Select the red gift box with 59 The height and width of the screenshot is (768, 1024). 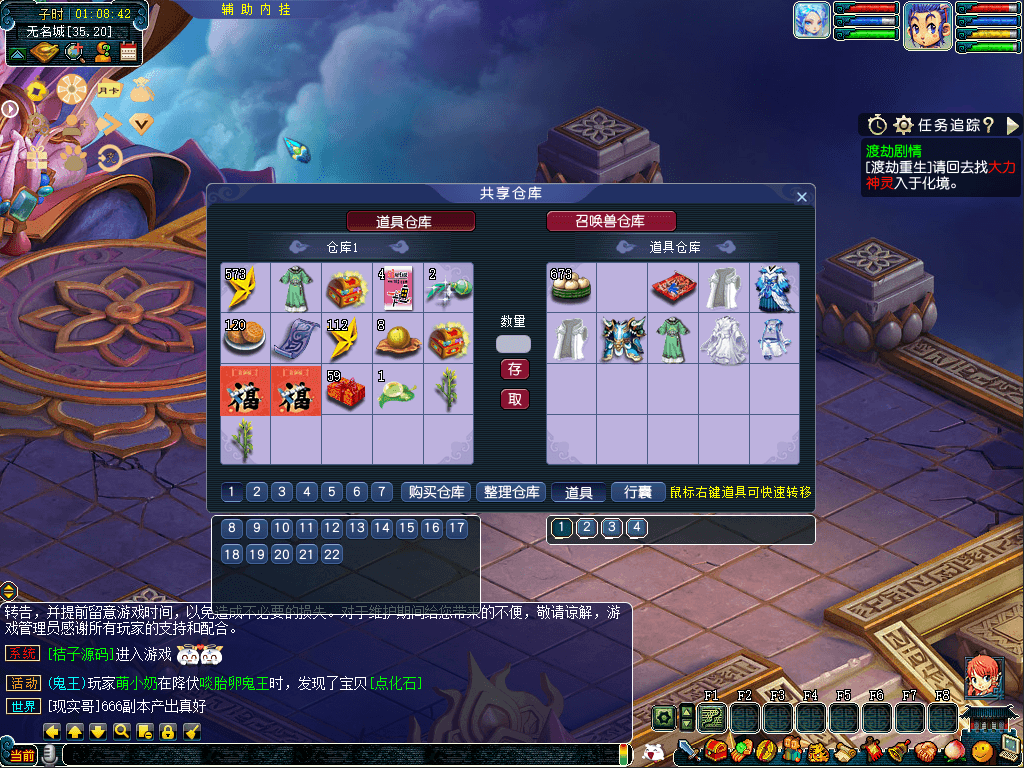346,389
